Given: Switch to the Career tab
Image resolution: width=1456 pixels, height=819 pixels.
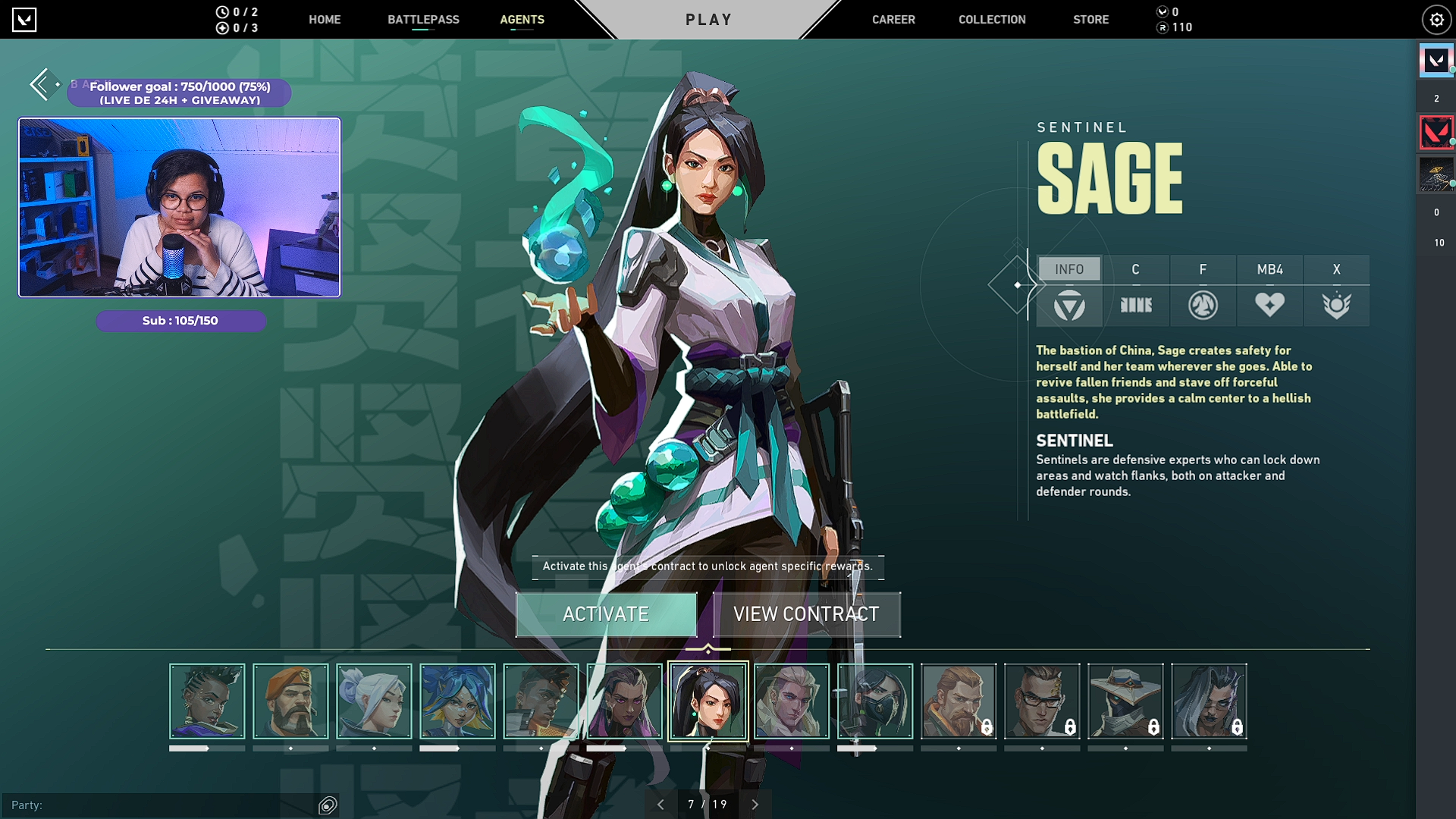Looking at the screenshot, I should click(893, 20).
